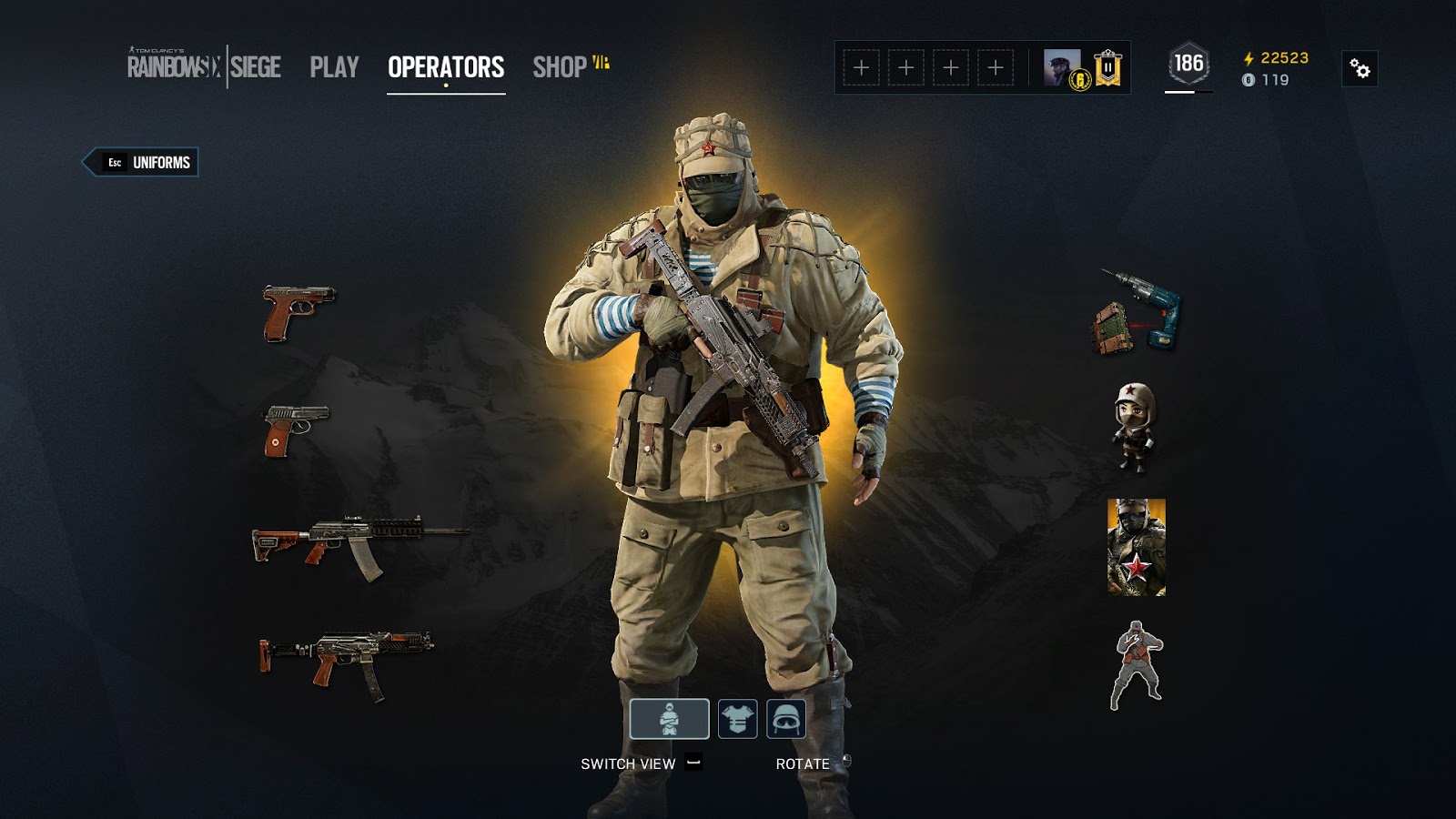Click an empty squad slot plus button

(860, 66)
